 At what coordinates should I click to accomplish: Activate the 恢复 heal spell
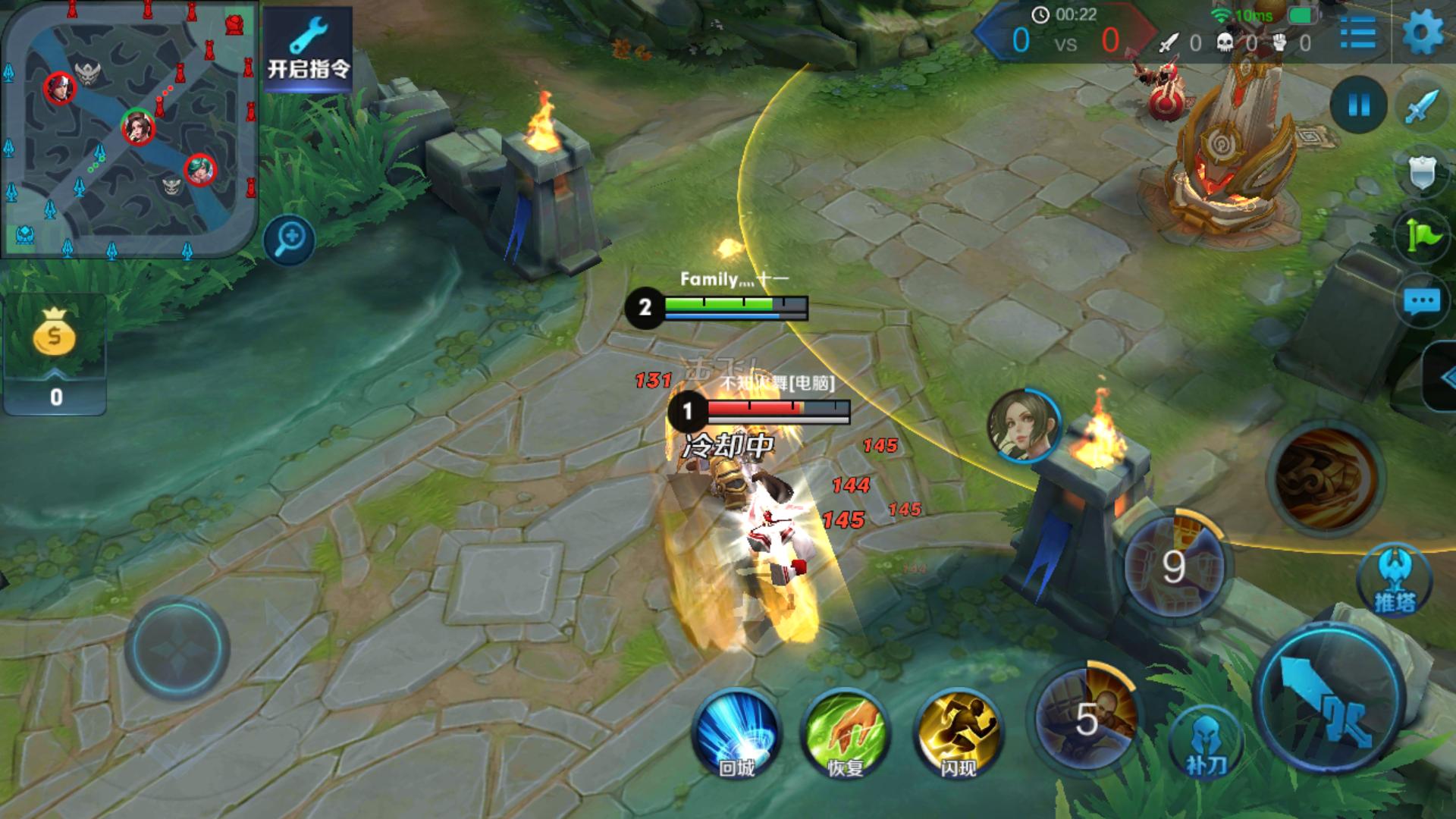click(x=845, y=731)
